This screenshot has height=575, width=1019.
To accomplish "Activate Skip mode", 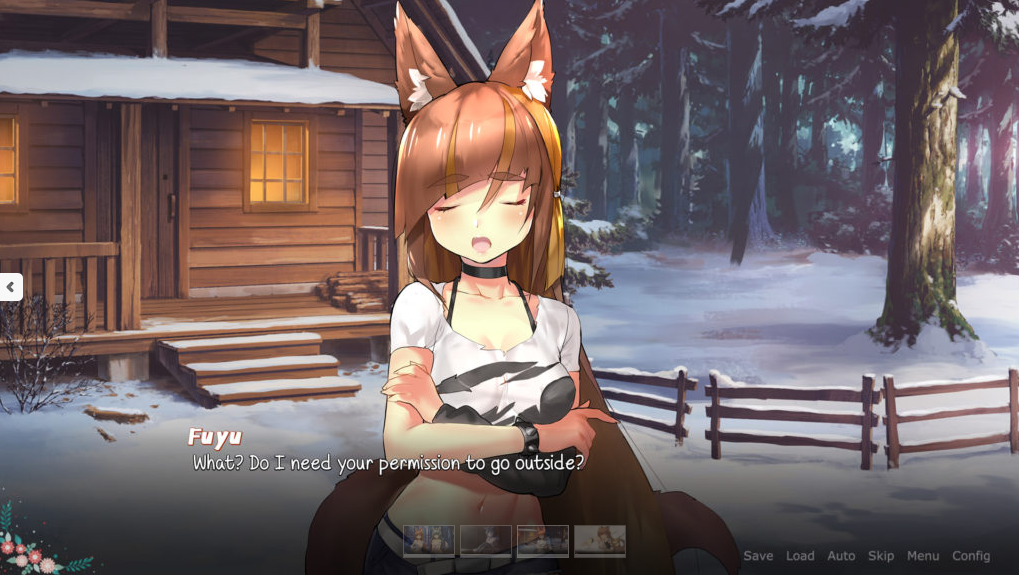I will coord(881,556).
